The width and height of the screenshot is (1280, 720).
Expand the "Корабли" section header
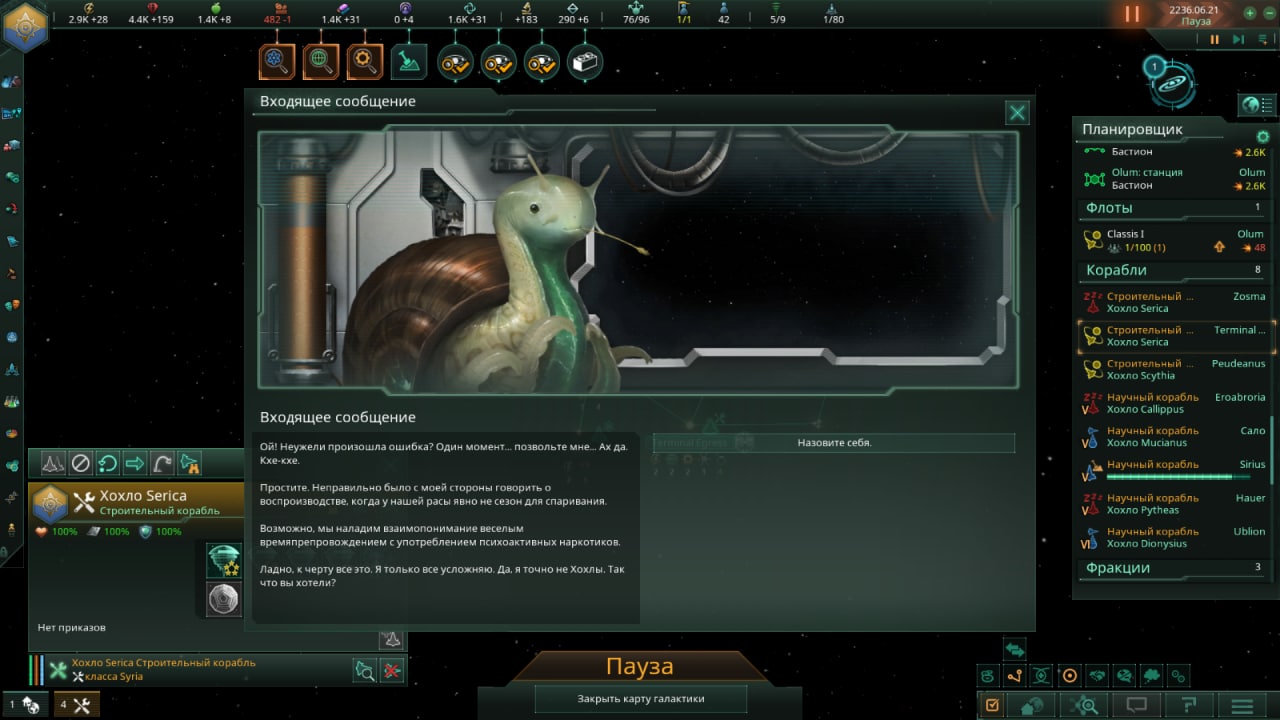point(1116,270)
